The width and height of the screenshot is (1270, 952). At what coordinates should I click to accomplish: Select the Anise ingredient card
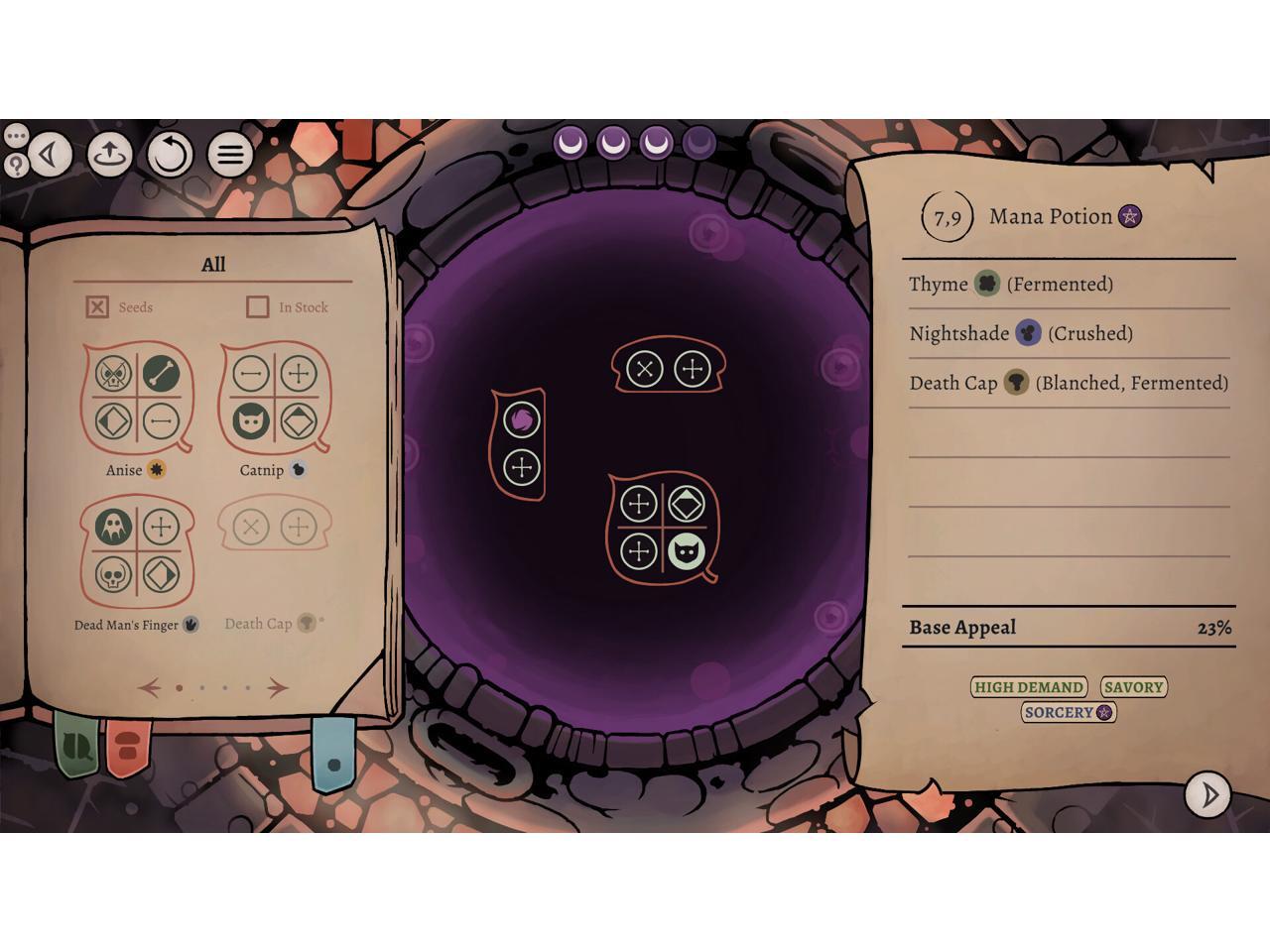pos(137,398)
